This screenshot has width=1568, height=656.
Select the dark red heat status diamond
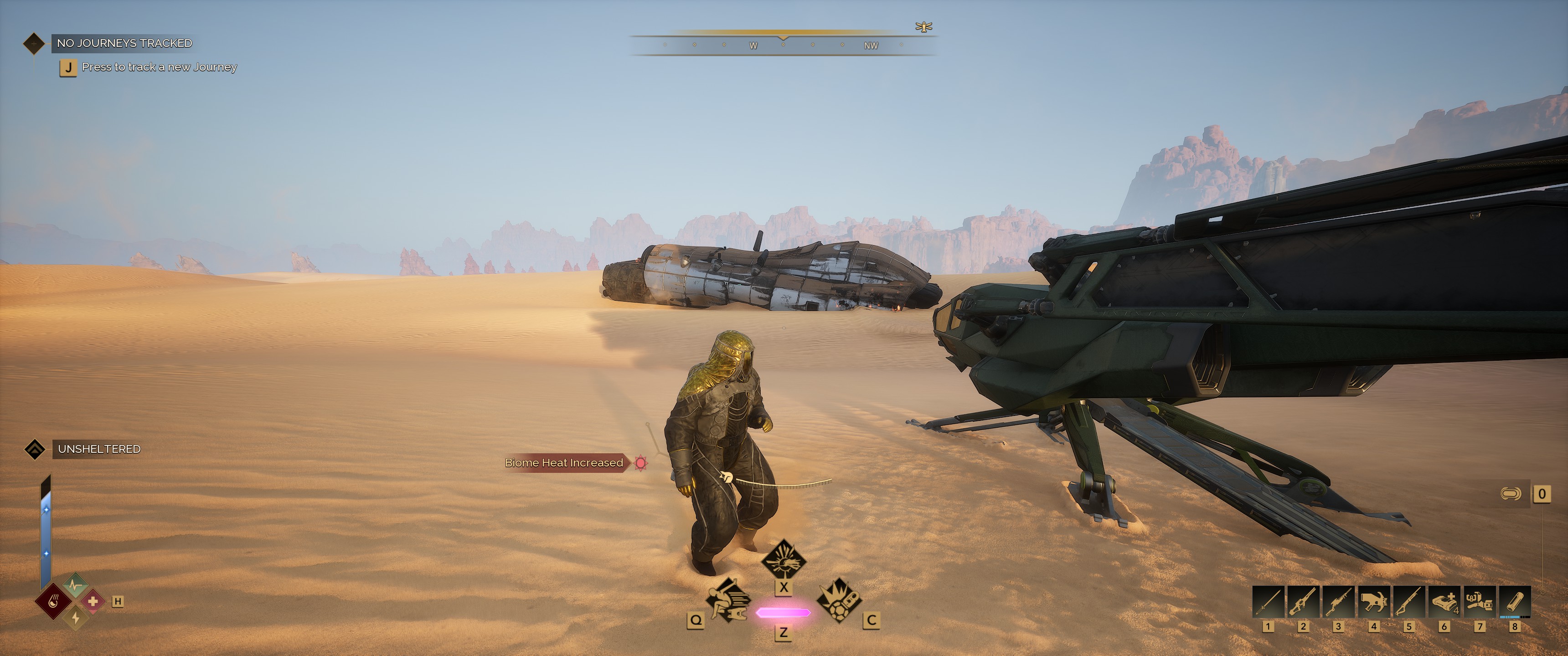click(x=54, y=602)
